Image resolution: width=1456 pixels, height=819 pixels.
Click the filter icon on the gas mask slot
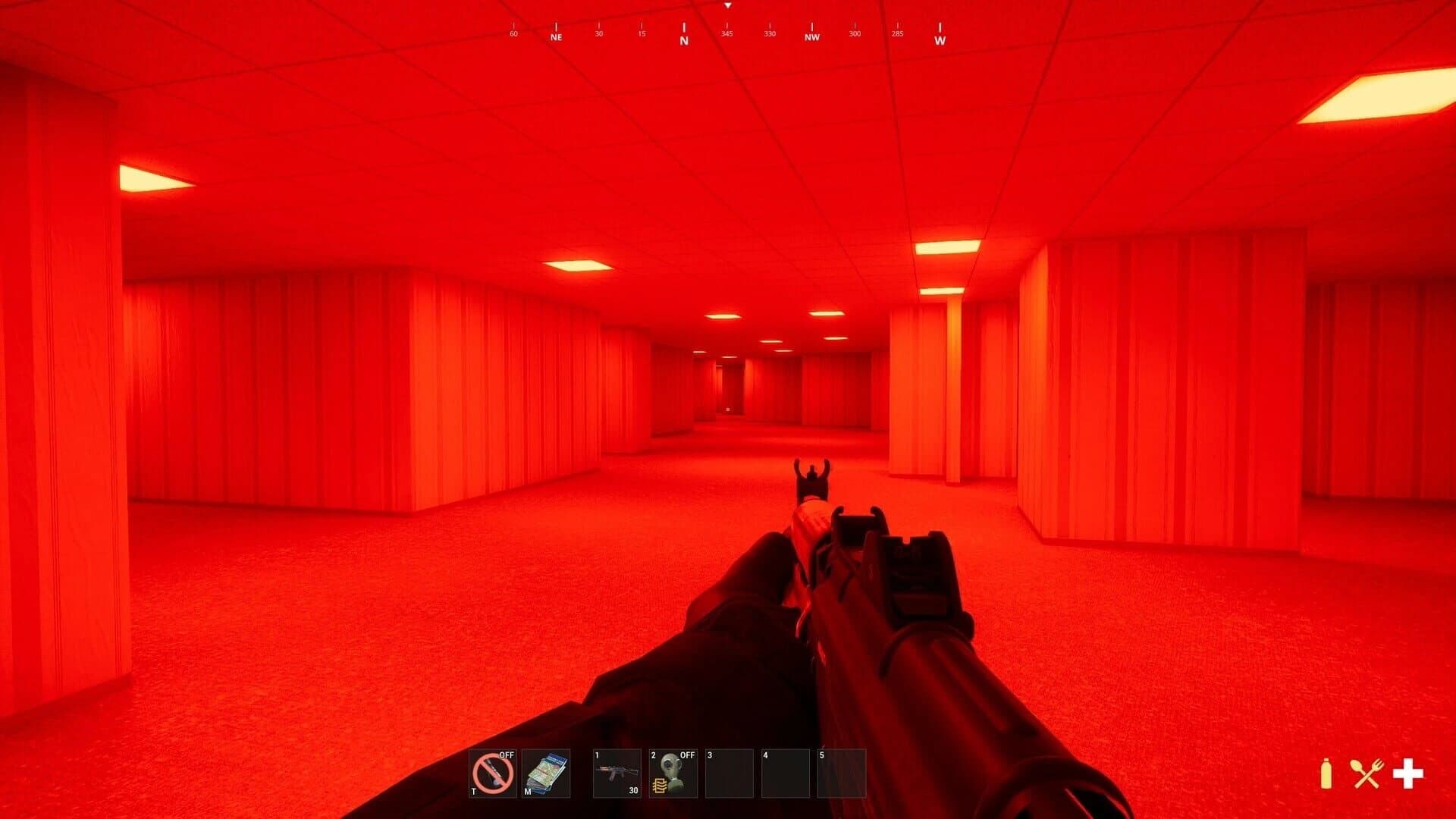[x=658, y=784]
